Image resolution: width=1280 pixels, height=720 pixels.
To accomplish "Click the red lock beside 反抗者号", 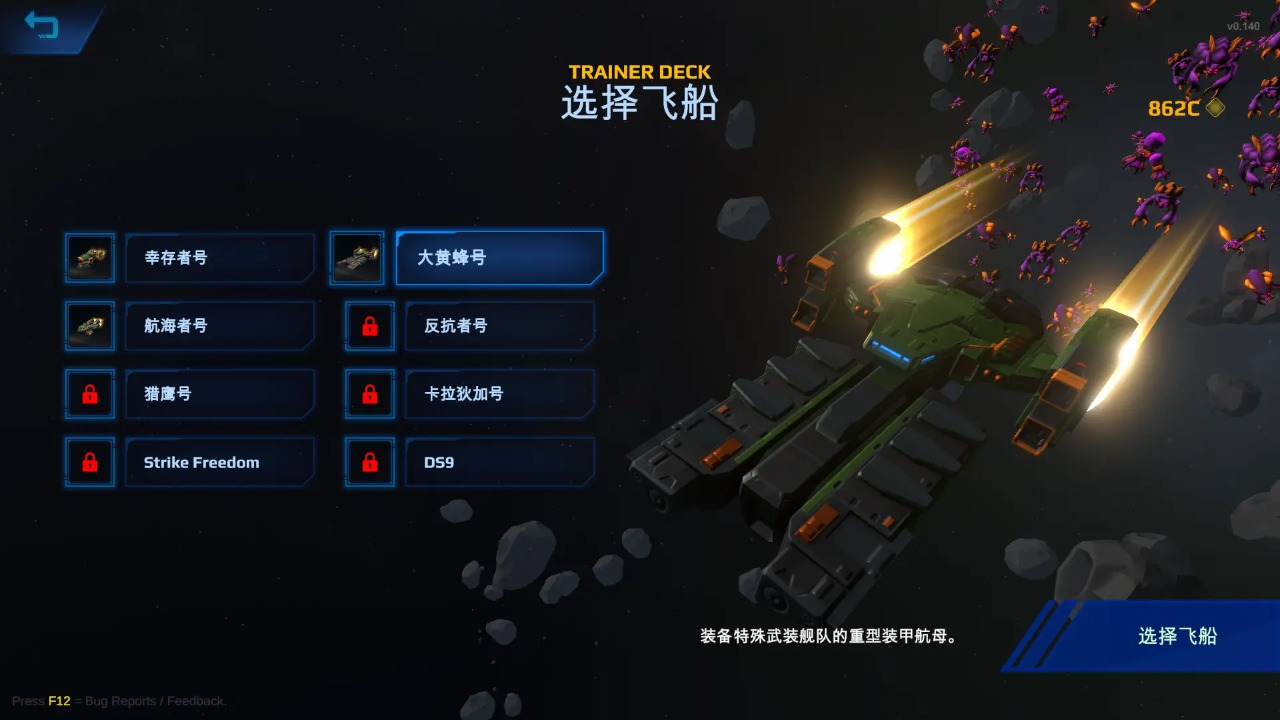I will pyautogui.click(x=370, y=326).
